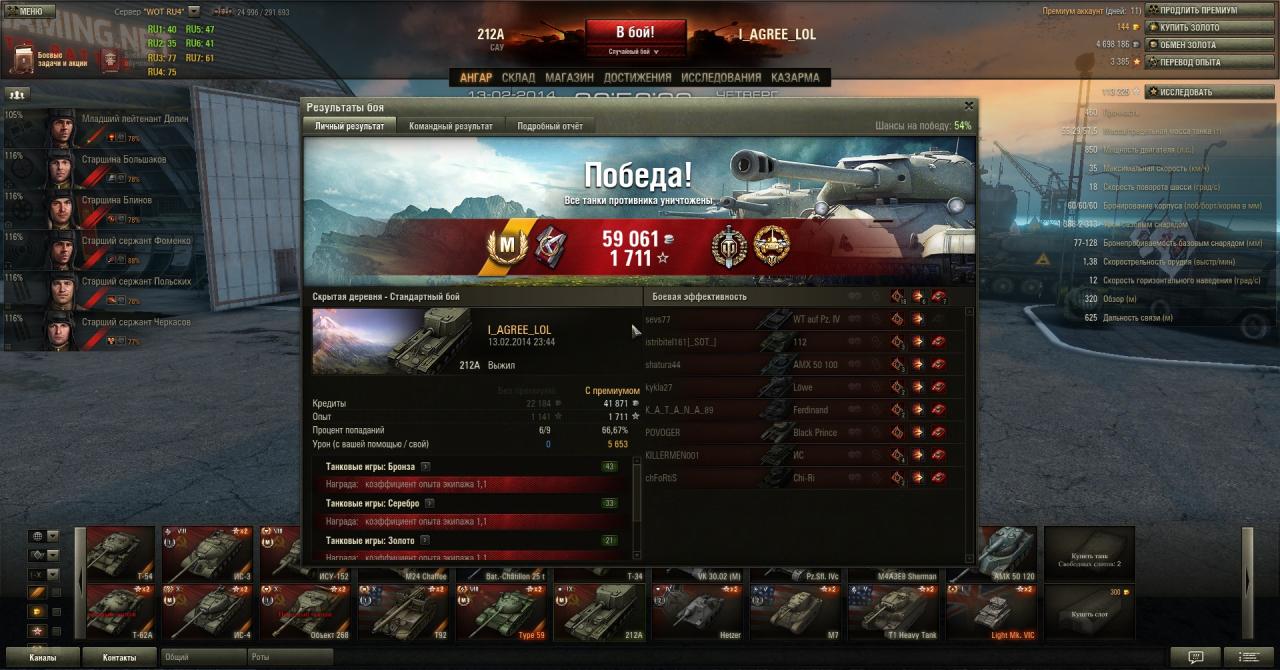Click the Купить слот tile

(1089, 611)
